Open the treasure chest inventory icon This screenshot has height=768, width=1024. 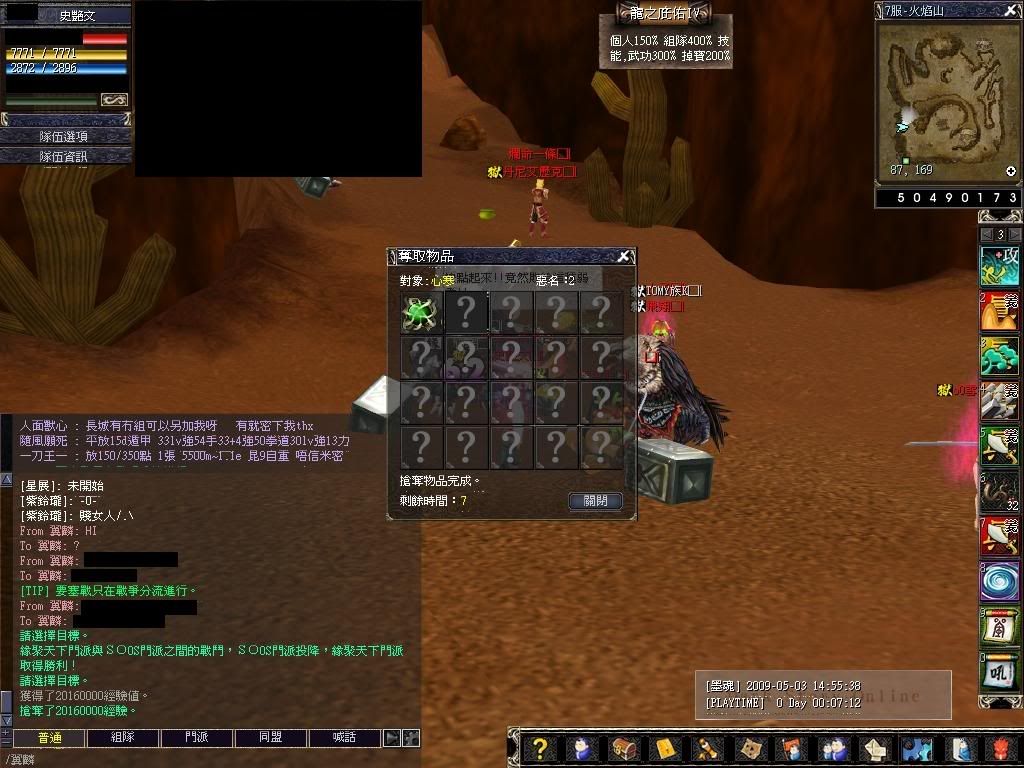click(x=622, y=749)
